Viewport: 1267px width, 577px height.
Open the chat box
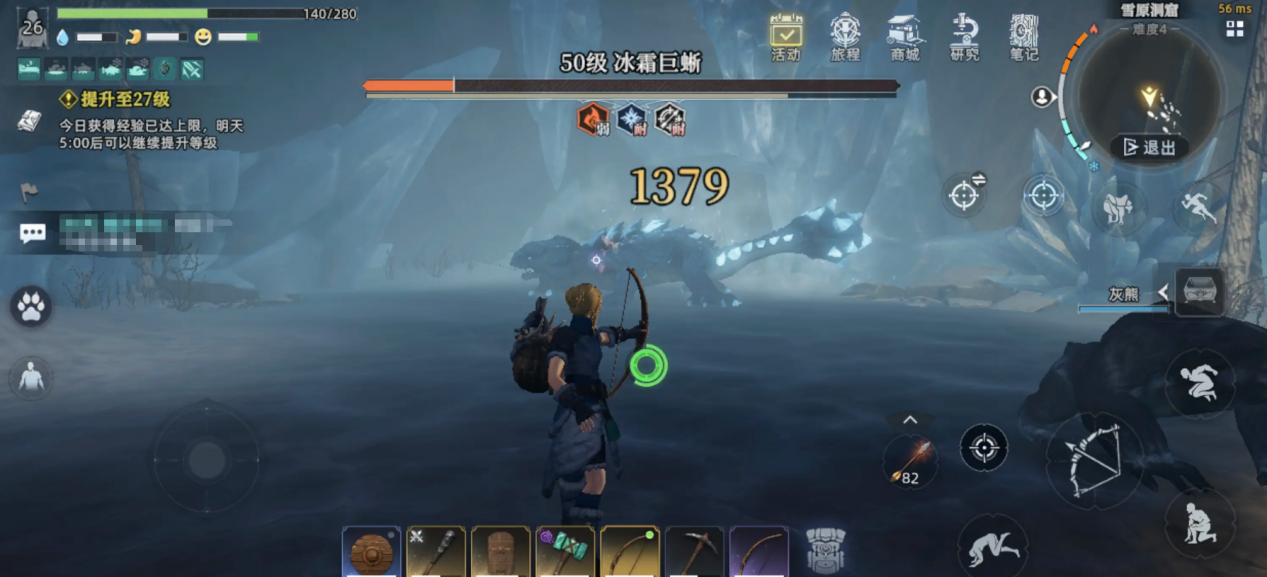(33, 233)
